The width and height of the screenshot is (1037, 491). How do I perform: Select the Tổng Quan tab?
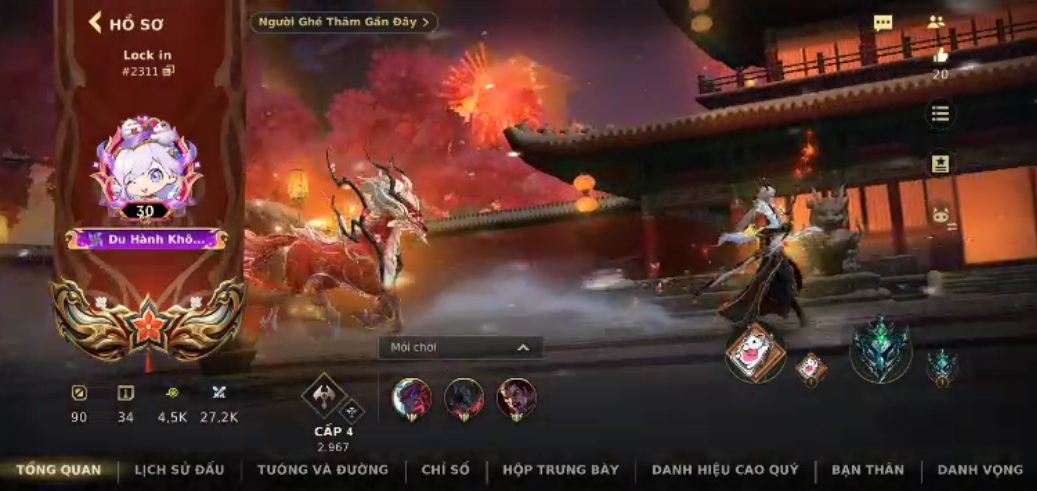59,470
